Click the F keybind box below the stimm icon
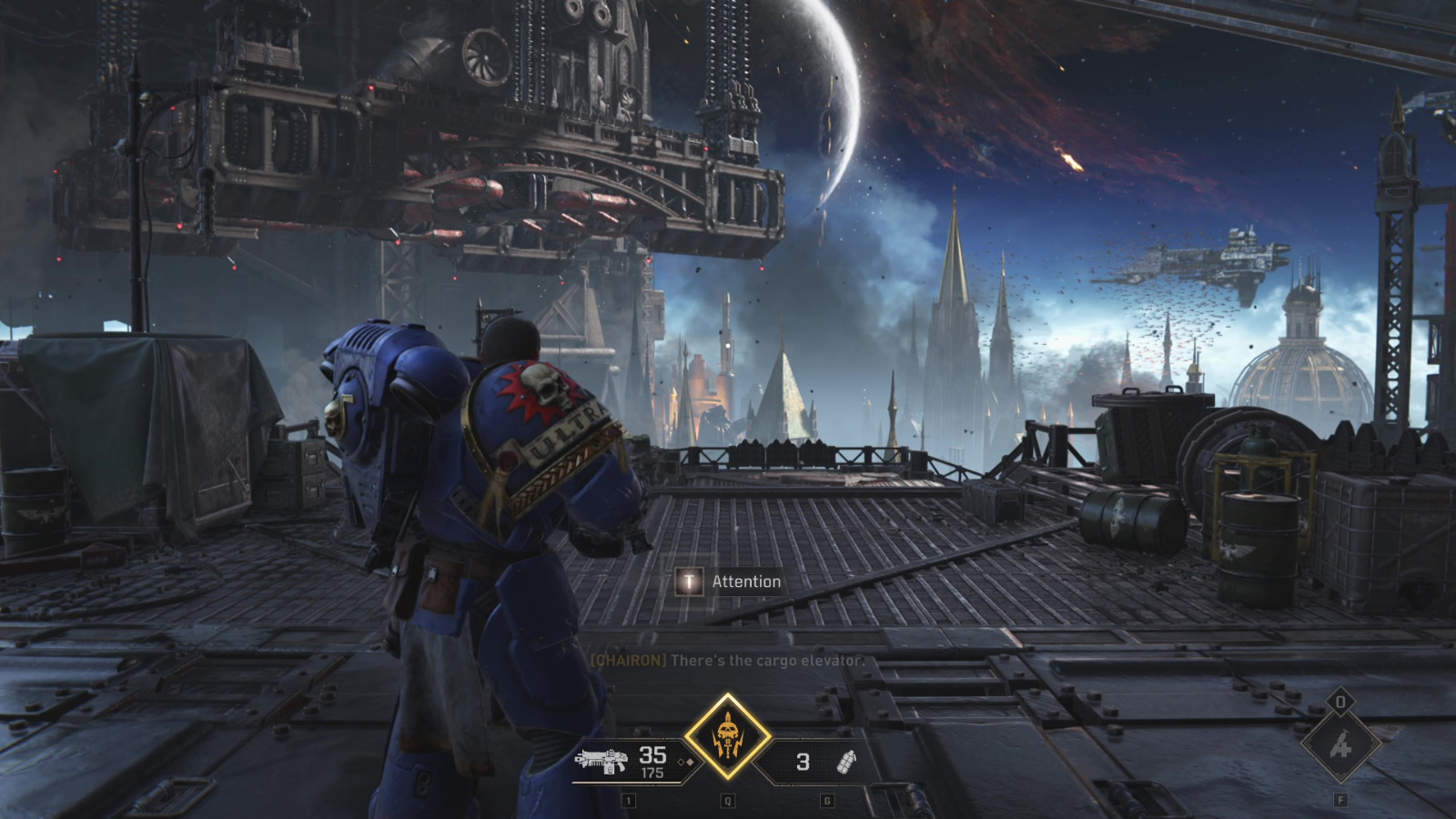 [x=1340, y=801]
